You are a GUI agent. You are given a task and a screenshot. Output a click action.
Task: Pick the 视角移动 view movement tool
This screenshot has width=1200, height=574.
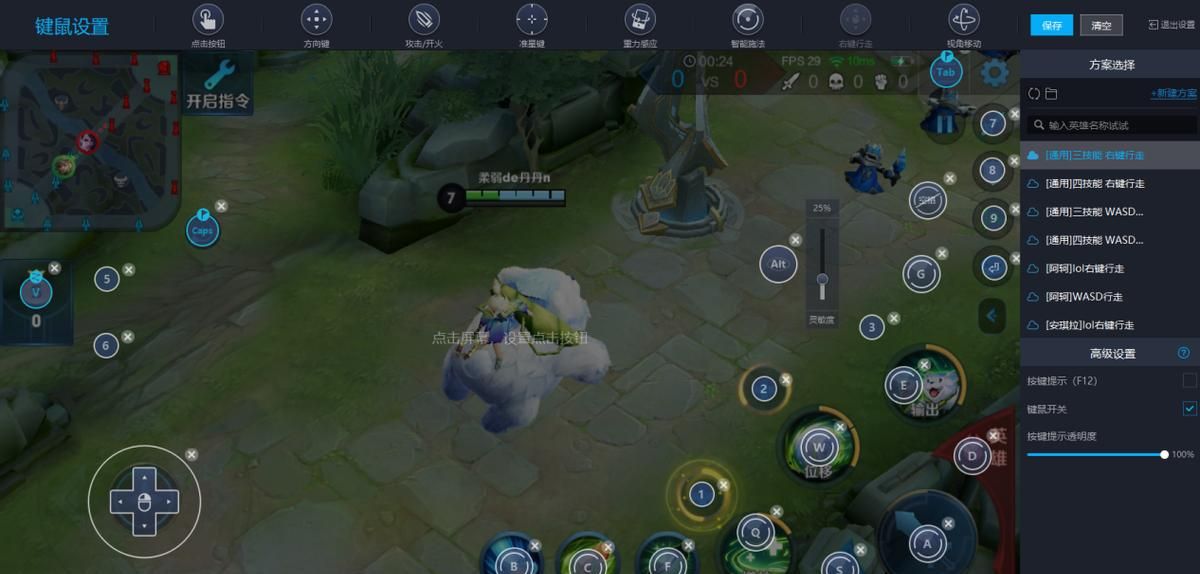(x=963, y=26)
